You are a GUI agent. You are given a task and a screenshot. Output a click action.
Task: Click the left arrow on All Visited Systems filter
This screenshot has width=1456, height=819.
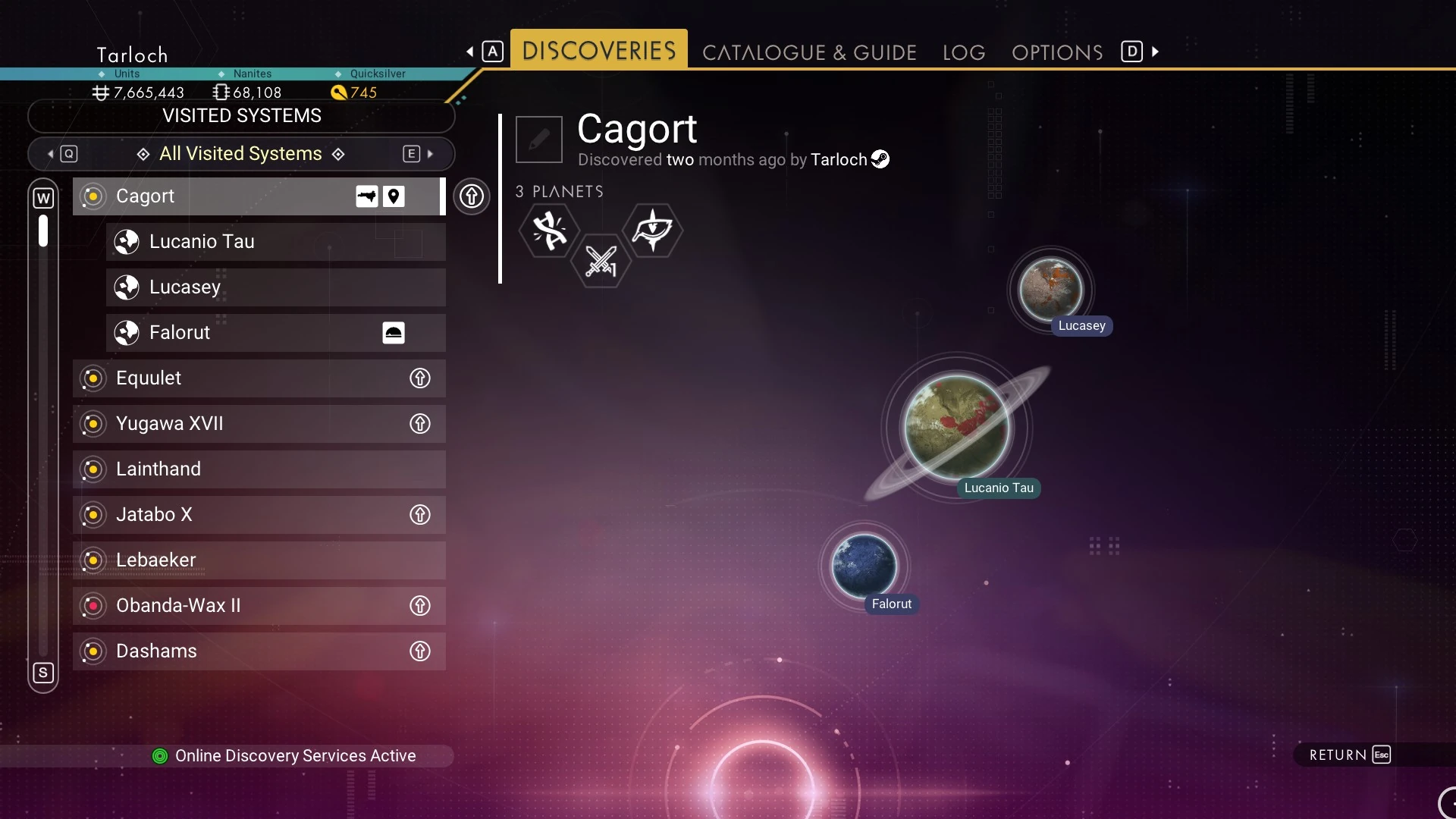pyautogui.click(x=50, y=153)
